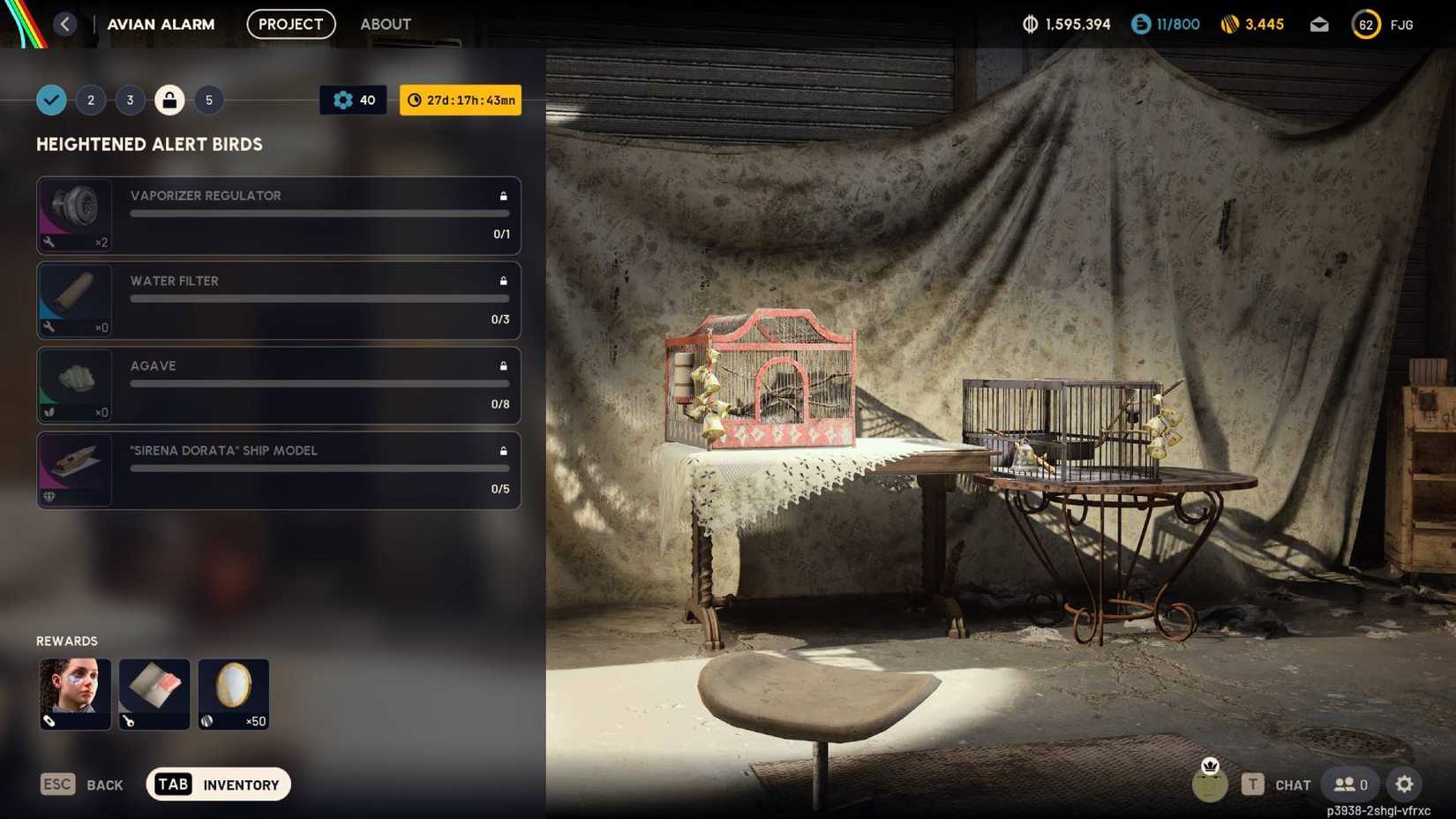Image resolution: width=1456 pixels, height=819 pixels.
Task: Select the completed checkmark stage circle
Action: [50, 100]
